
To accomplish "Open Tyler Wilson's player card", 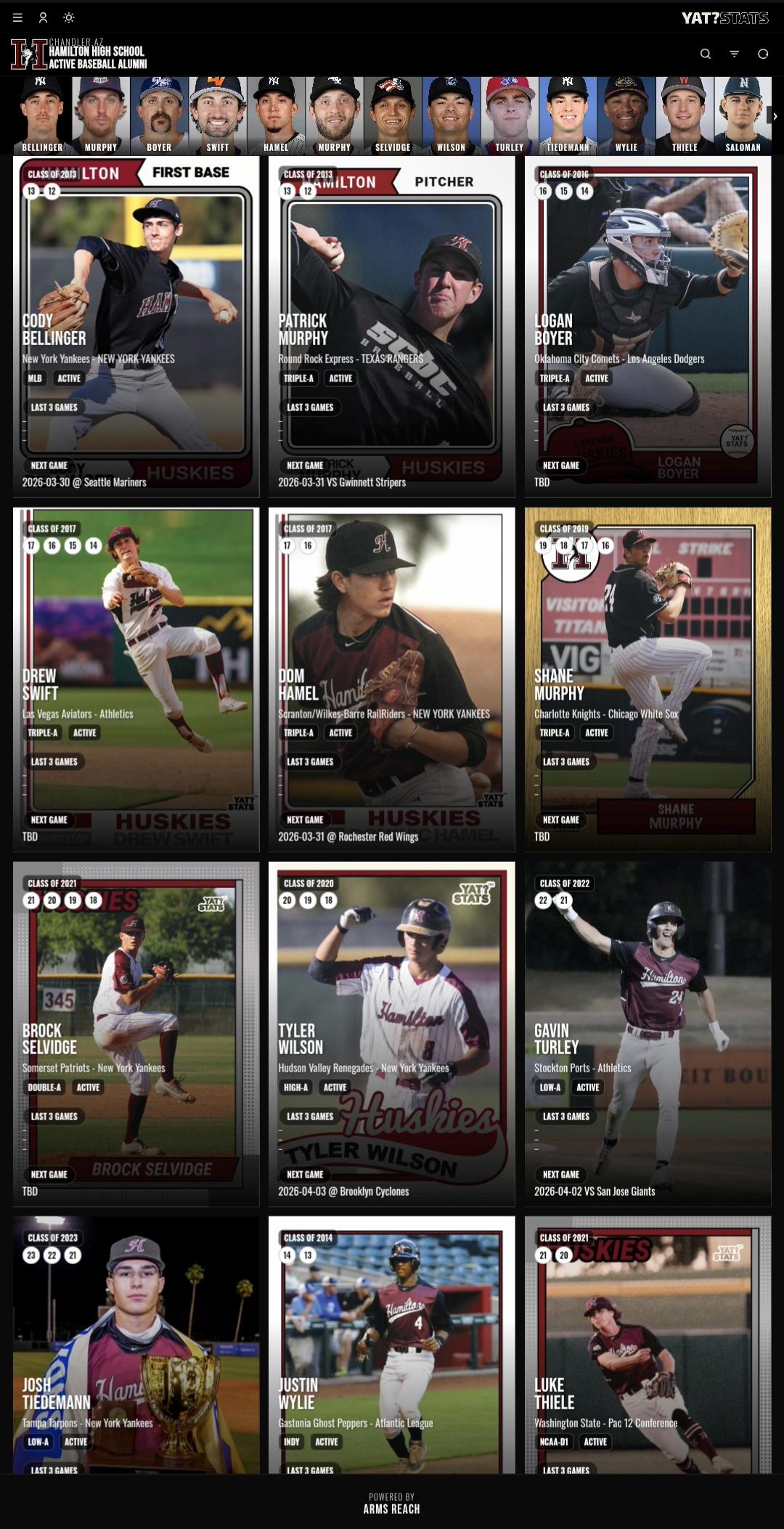I will click(391, 1033).
